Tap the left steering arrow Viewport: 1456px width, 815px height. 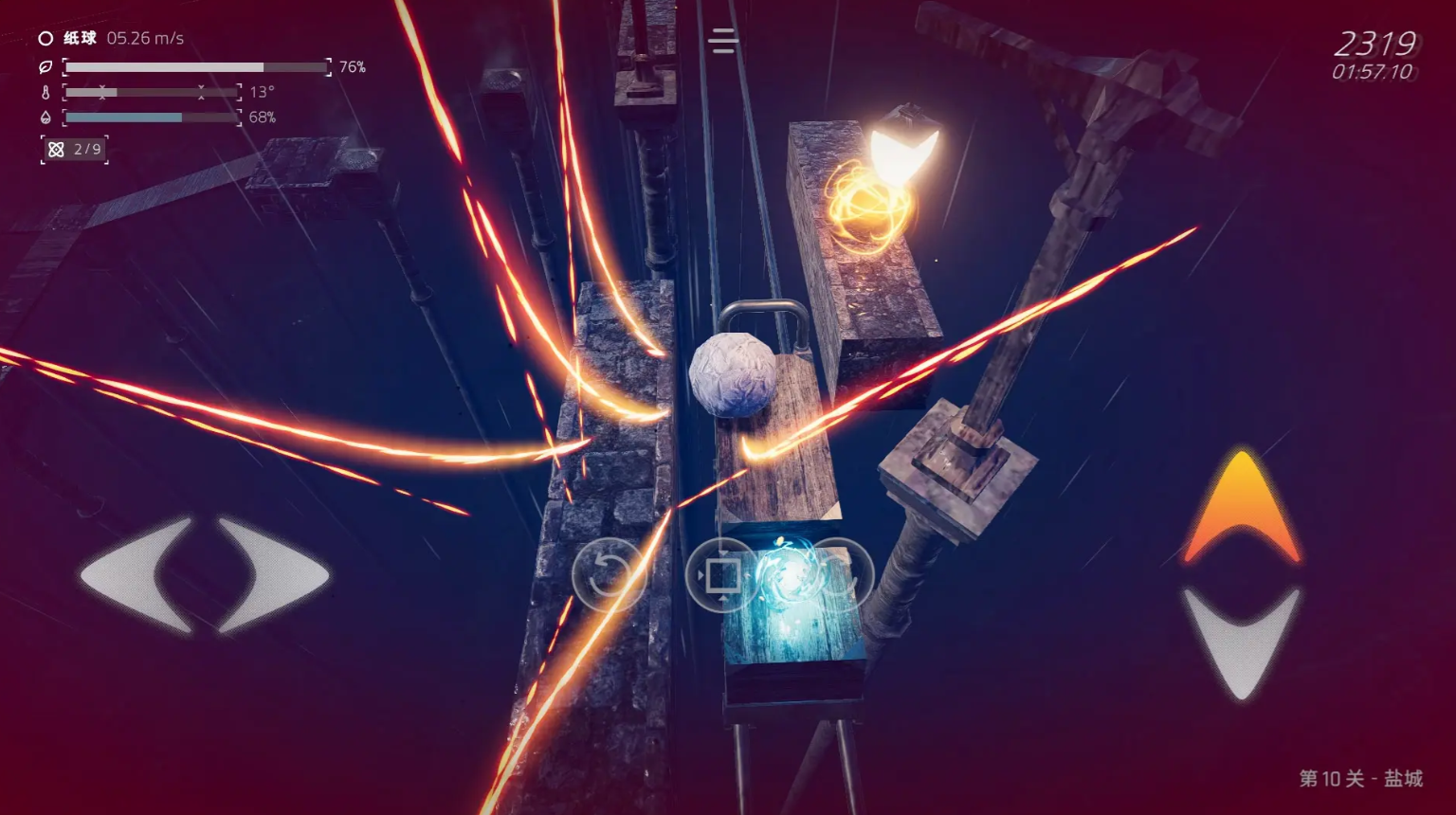tap(138, 574)
